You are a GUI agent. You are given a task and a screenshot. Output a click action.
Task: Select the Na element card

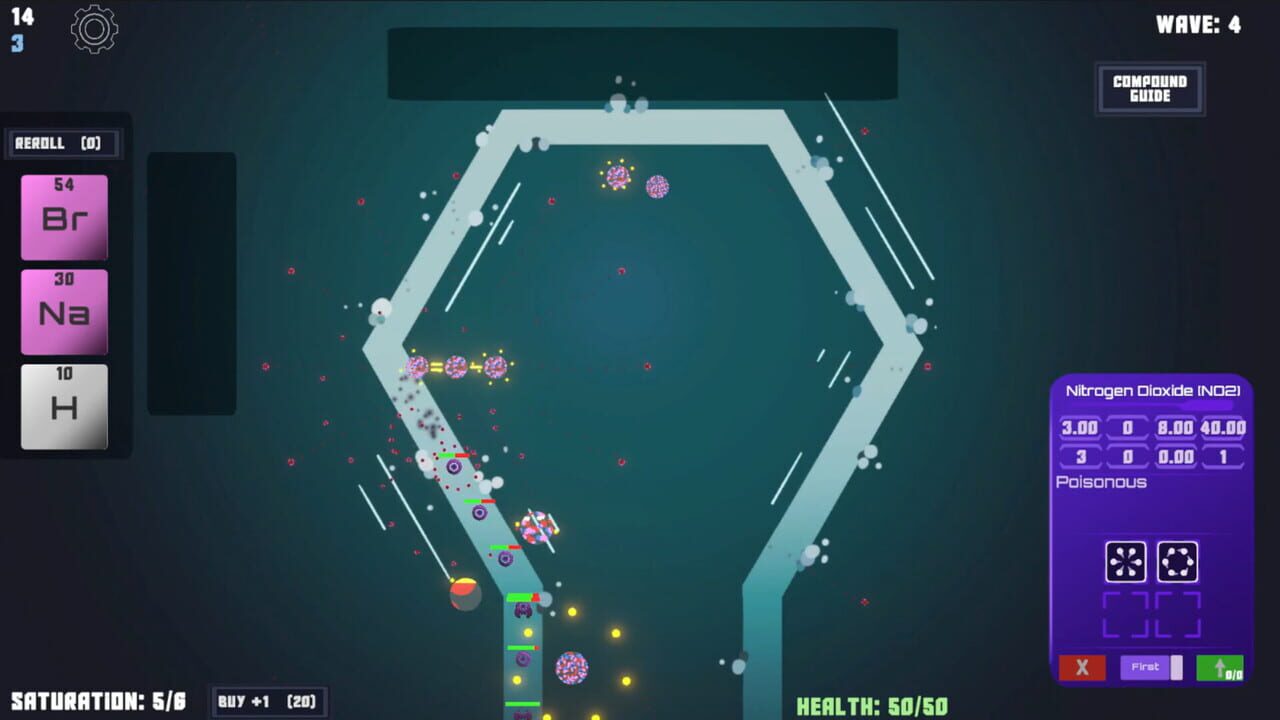(63, 311)
